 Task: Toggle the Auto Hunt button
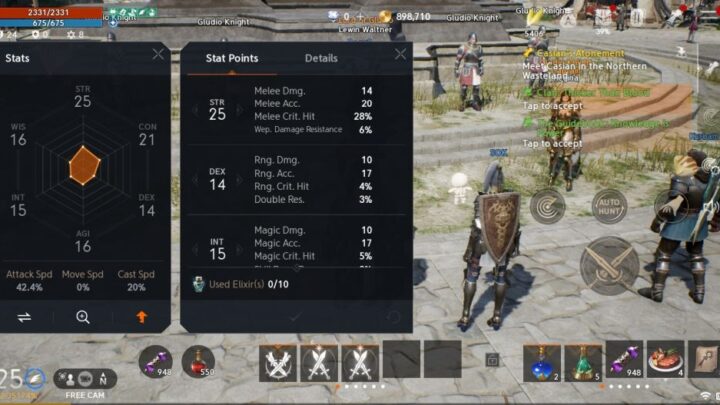click(610, 205)
